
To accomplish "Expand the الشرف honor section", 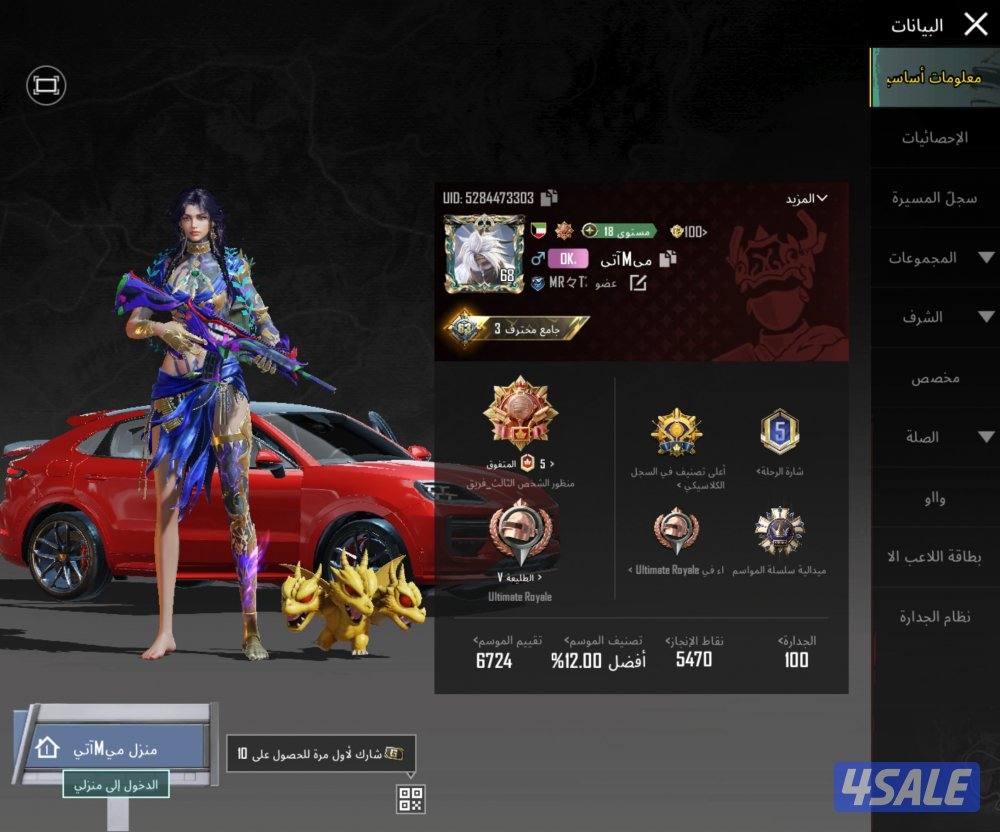I will pos(934,318).
